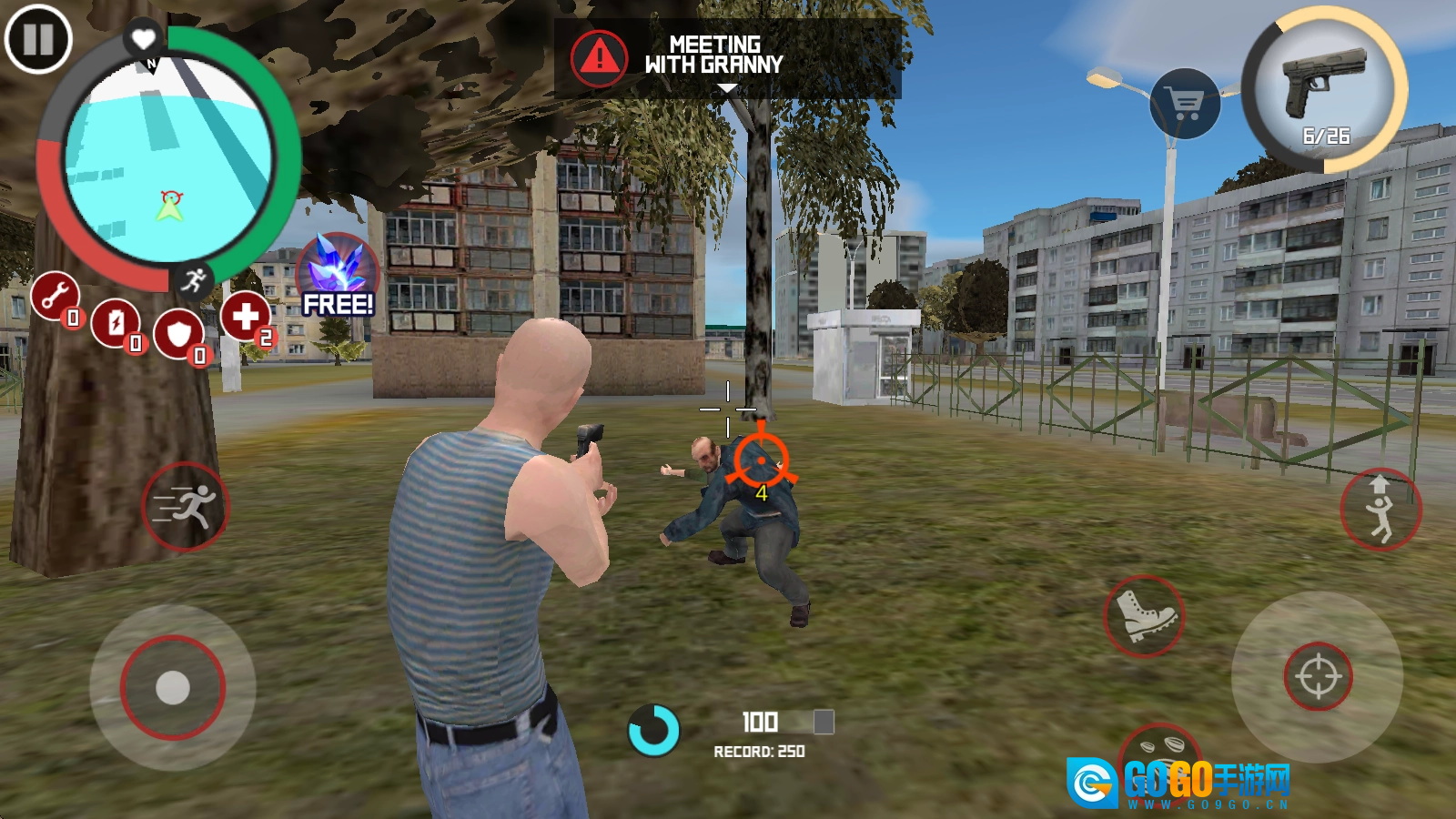Fire using the crosshair shoot button

click(x=1318, y=676)
